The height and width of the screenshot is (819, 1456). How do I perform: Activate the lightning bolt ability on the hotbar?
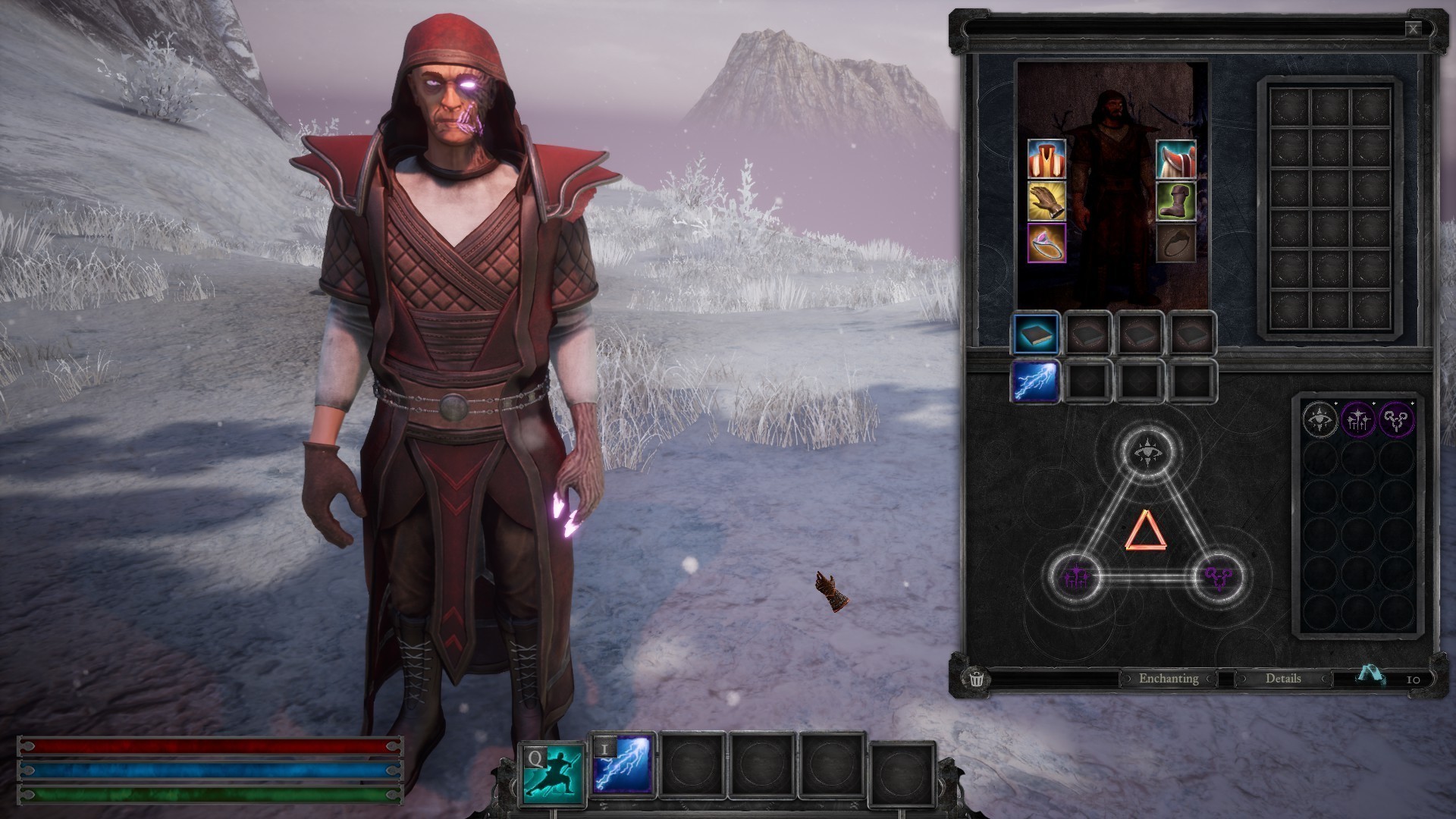(622, 765)
